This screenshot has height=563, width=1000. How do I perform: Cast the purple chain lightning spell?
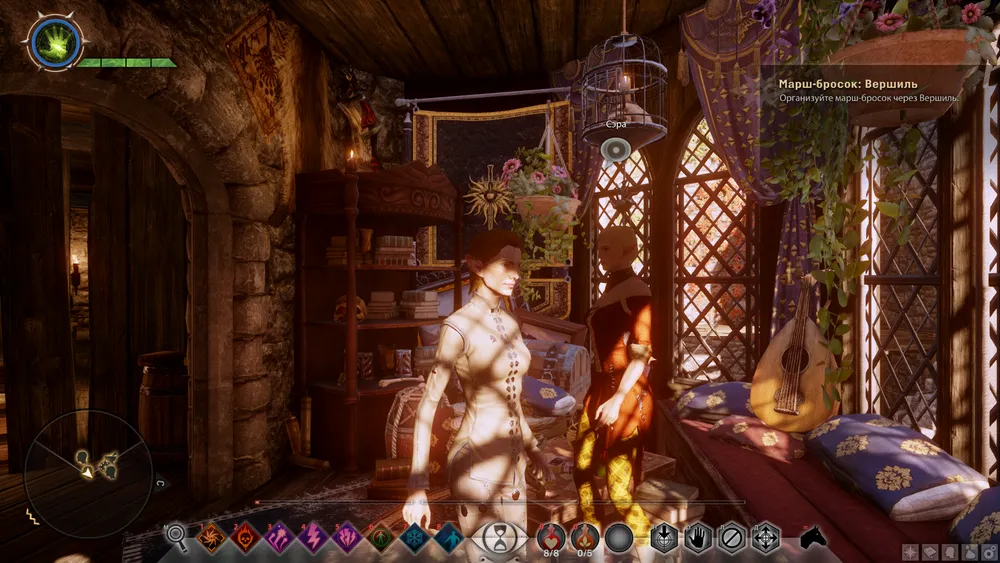(279, 538)
